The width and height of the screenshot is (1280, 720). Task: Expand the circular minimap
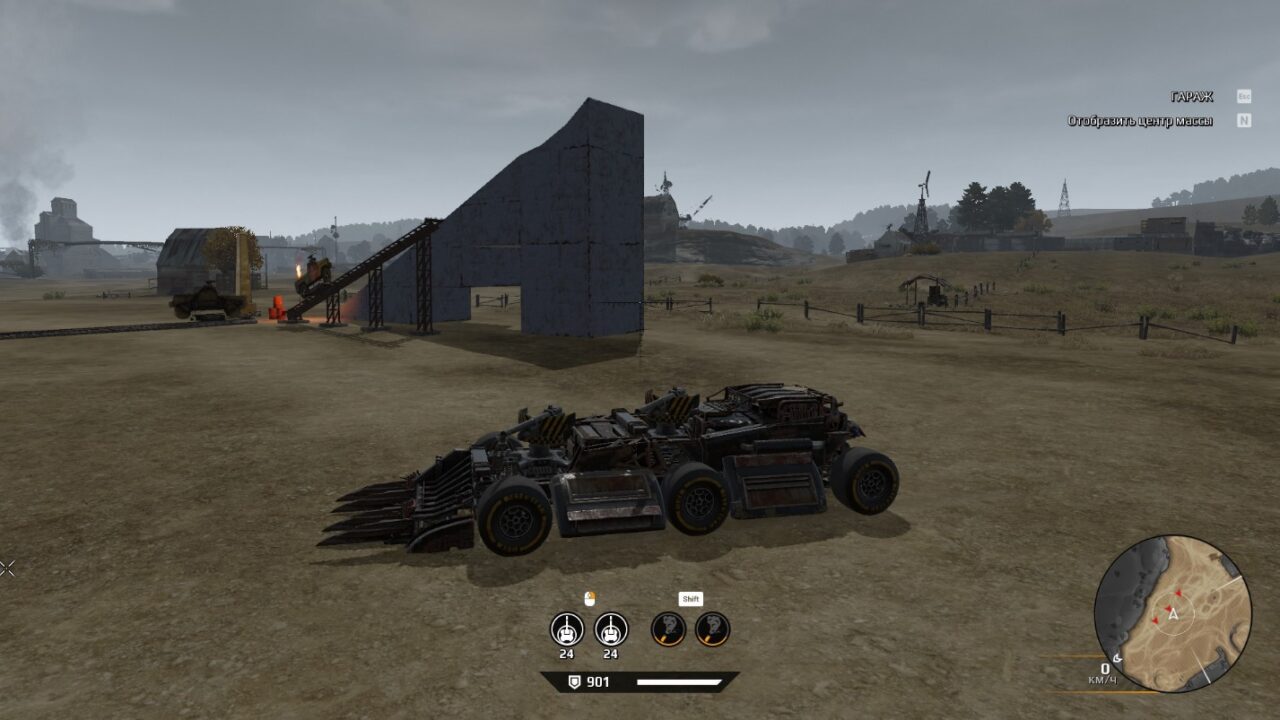coord(1168,618)
